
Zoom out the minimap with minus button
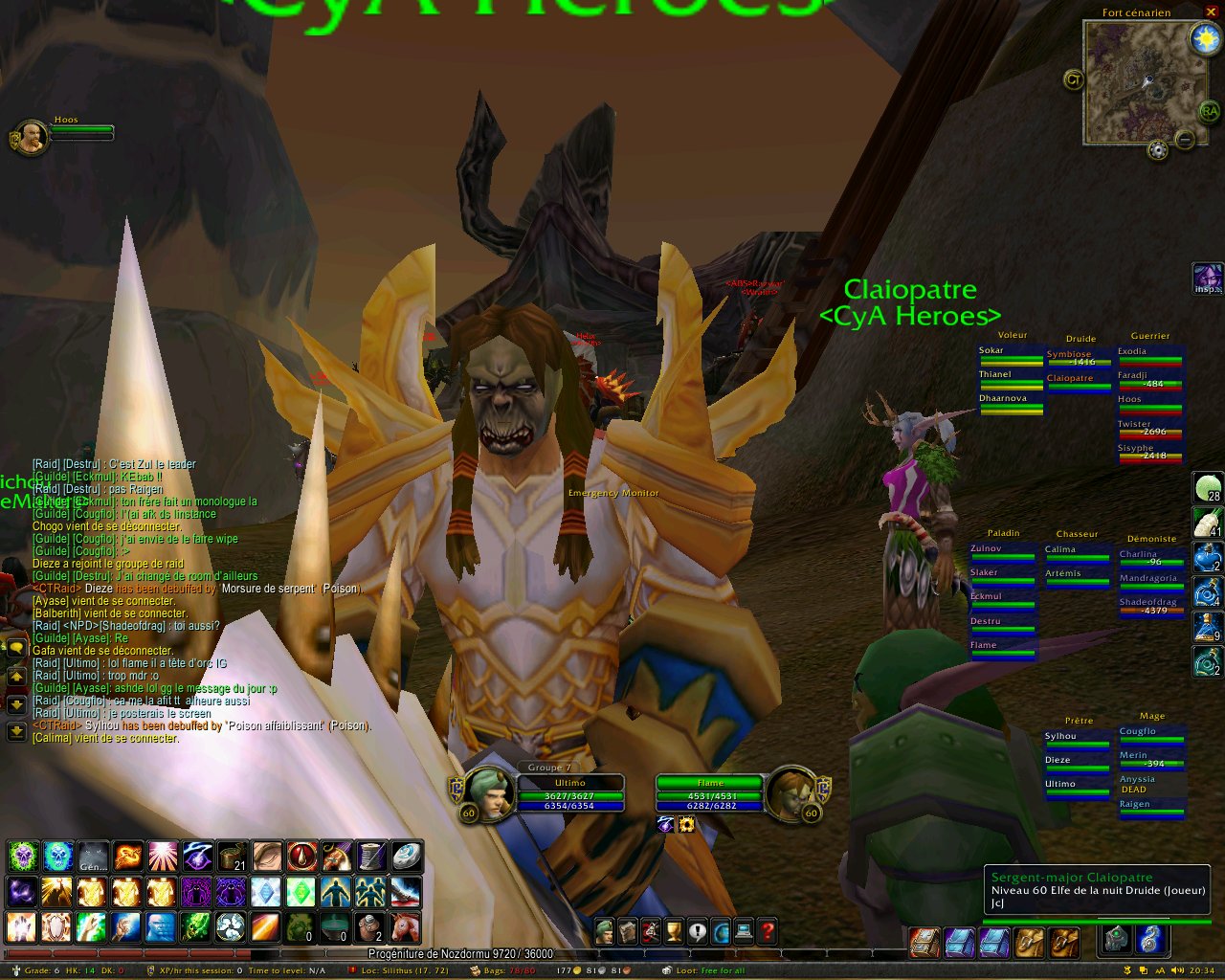1185,141
